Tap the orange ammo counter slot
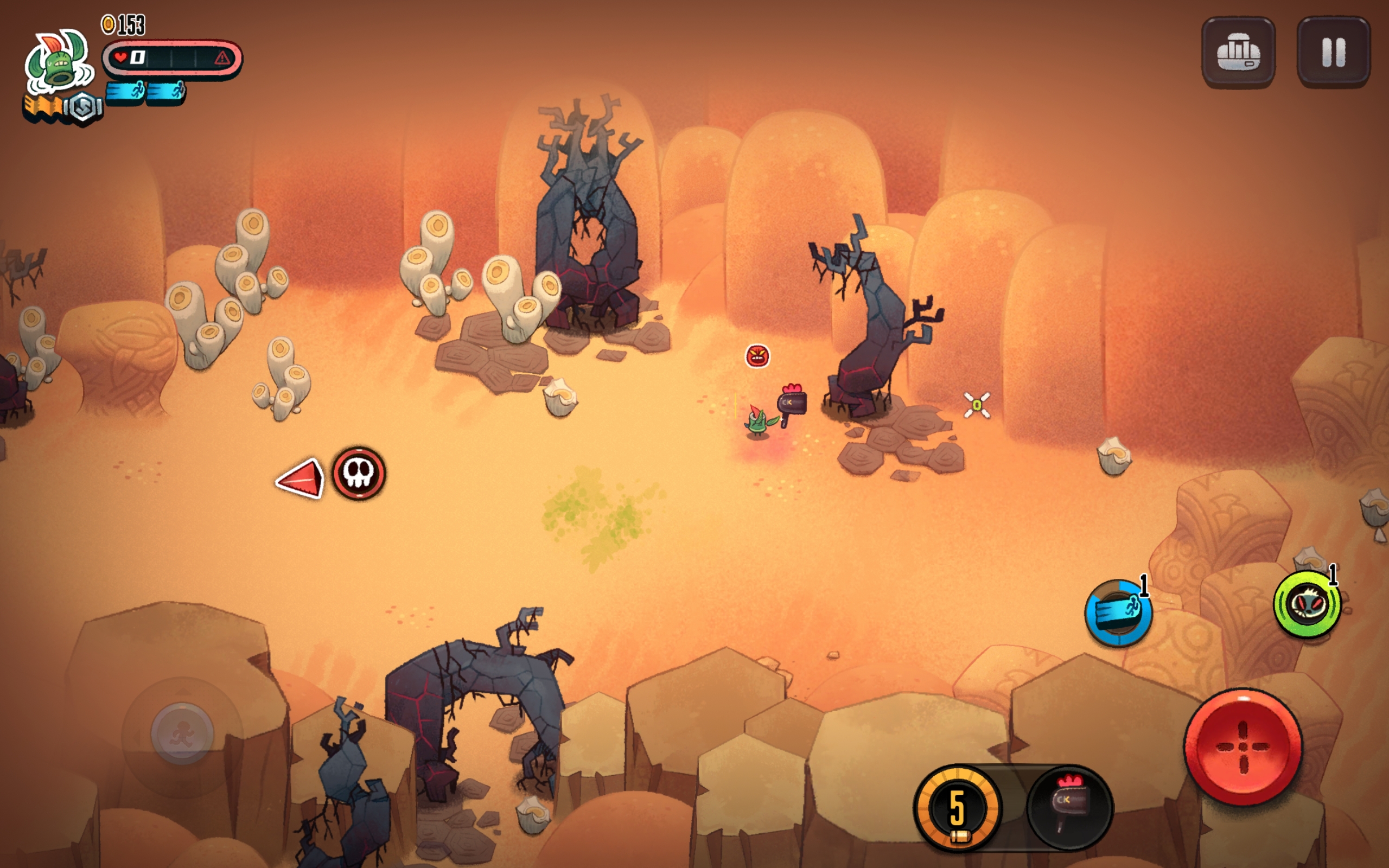1389x868 pixels. (x=957, y=807)
